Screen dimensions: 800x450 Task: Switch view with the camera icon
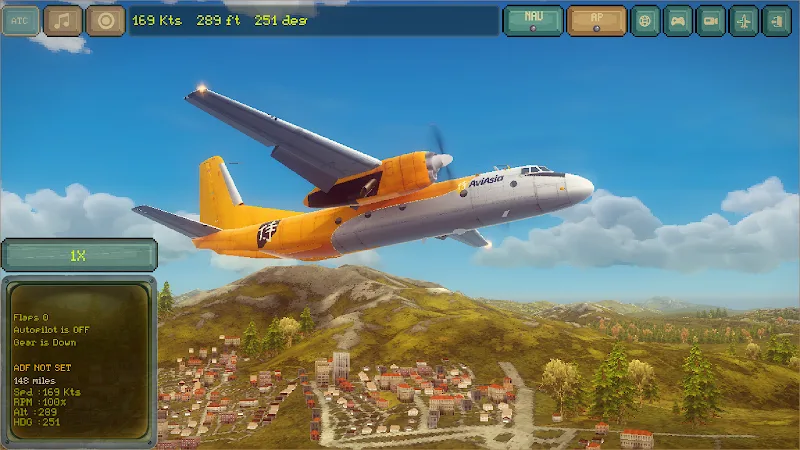[x=711, y=20]
